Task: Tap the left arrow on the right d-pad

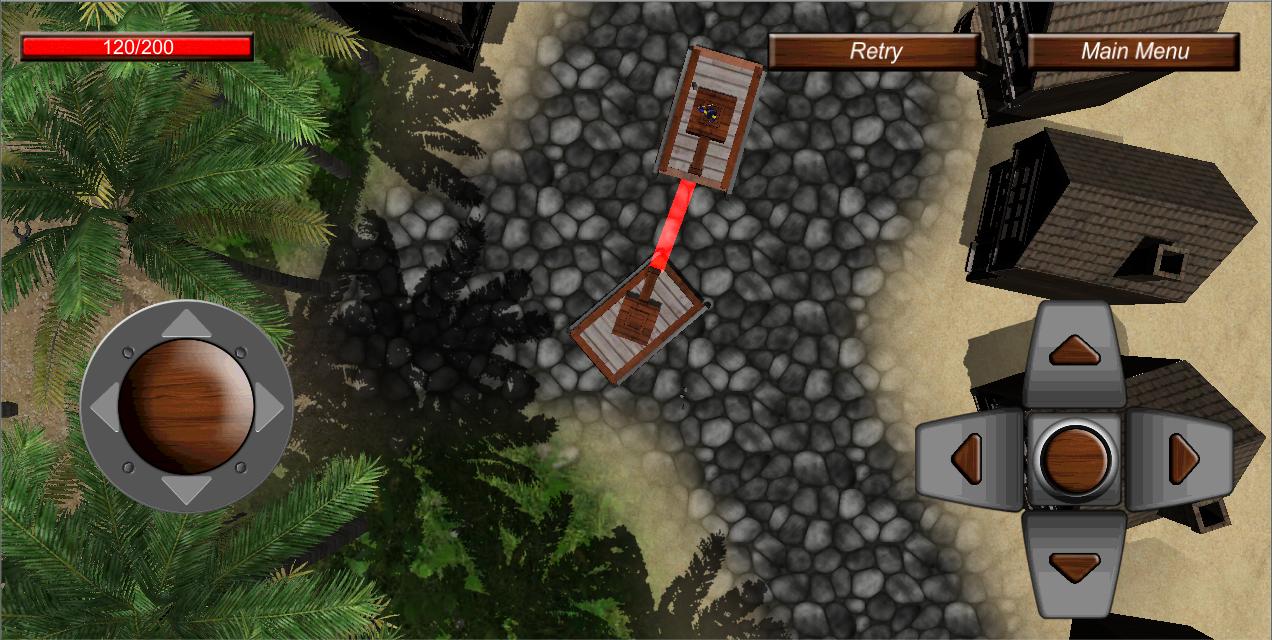Action: tap(967, 459)
